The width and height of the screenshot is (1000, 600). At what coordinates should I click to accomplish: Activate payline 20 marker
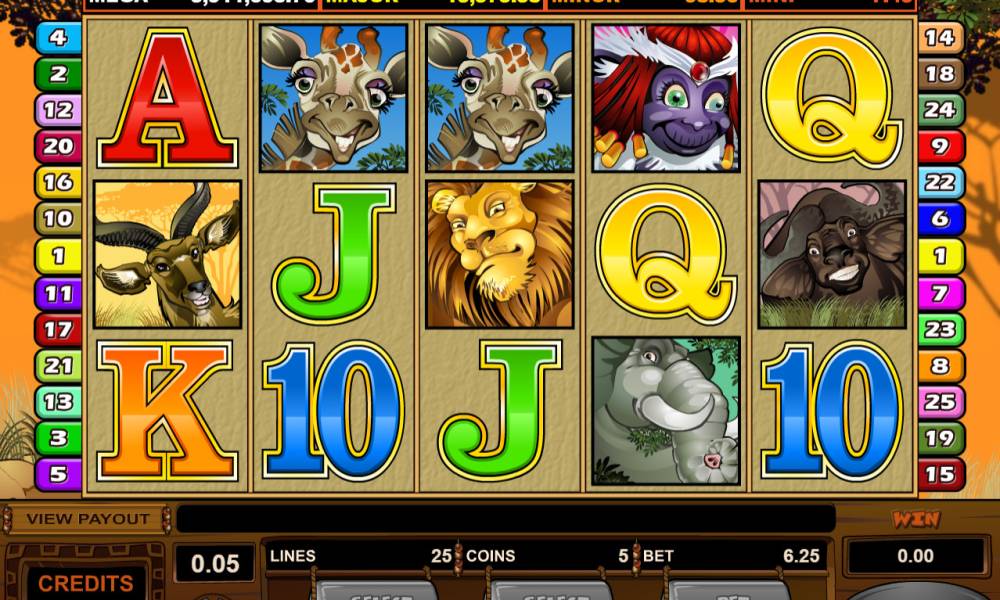[58, 147]
